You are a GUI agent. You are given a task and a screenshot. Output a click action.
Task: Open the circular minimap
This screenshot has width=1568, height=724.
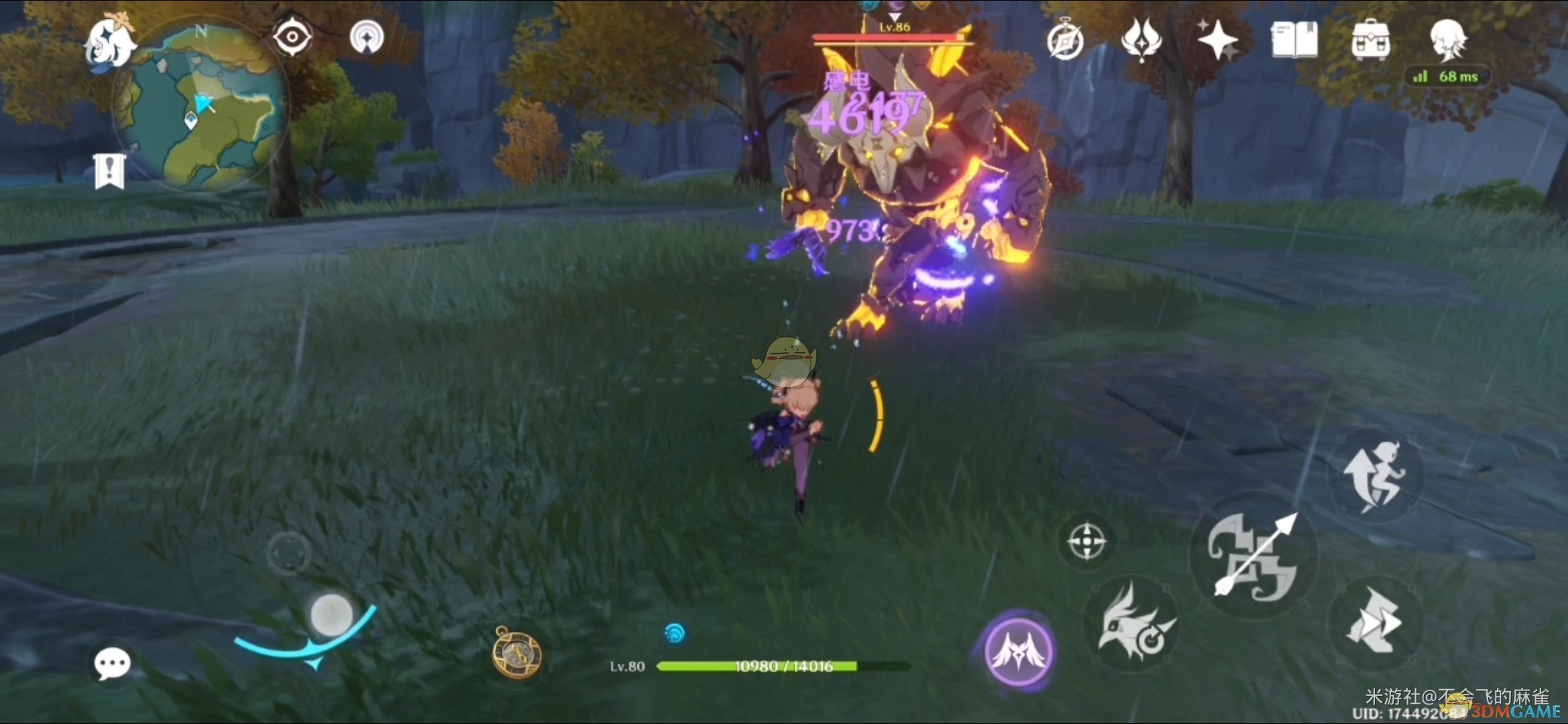coord(200,107)
